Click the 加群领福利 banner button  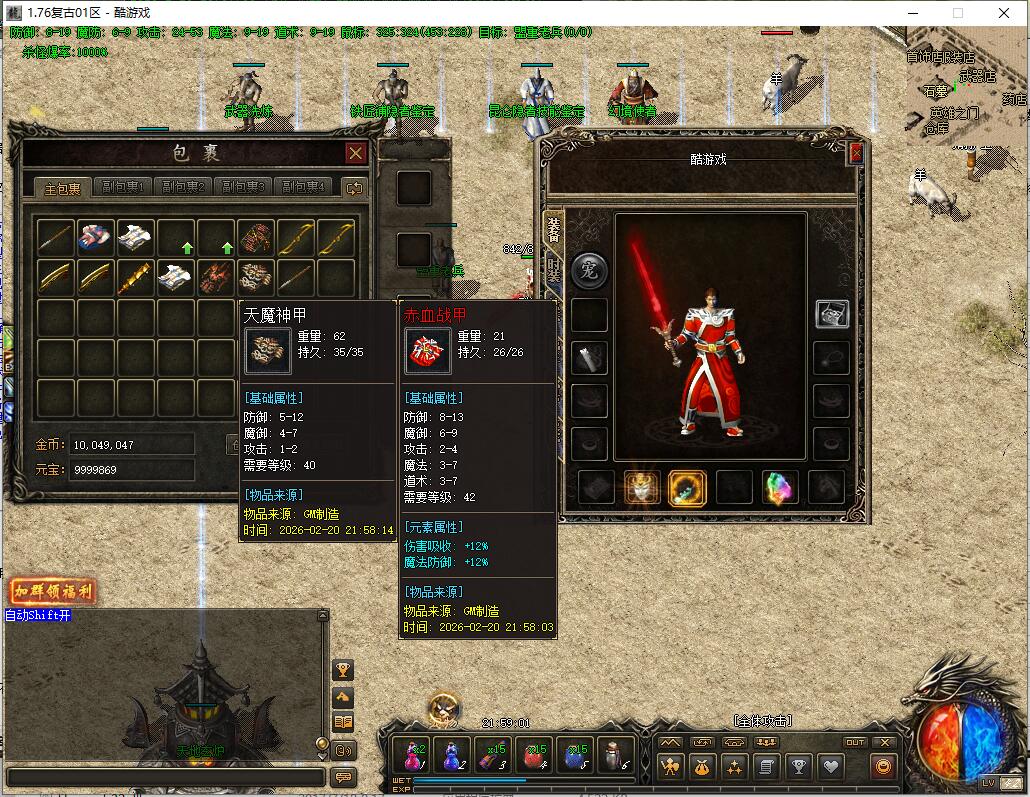coord(53,591)
